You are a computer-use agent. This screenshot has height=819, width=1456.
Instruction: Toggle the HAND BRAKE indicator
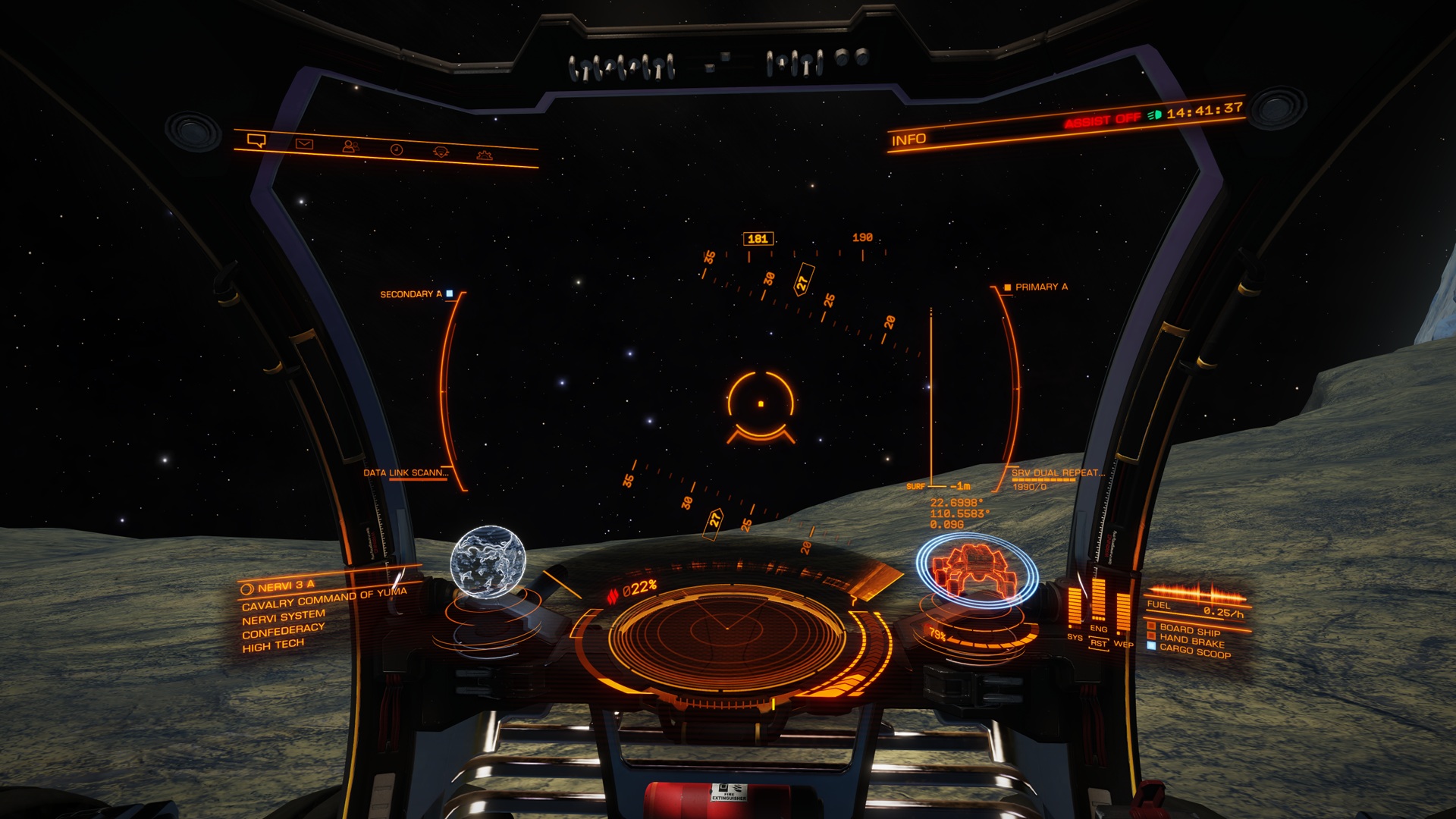pyautogui.click(x=1191, y=641)
